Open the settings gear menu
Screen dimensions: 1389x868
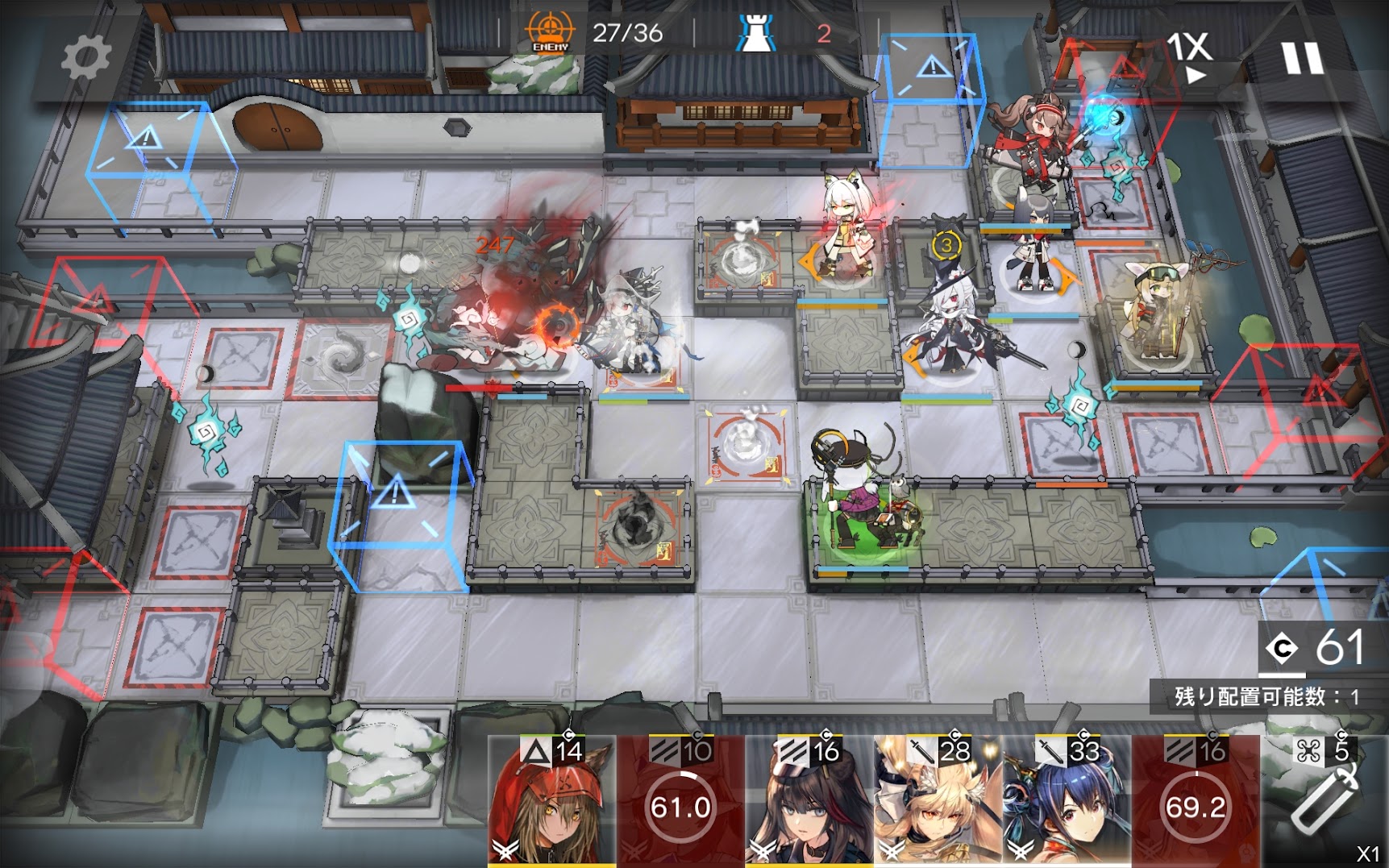click(x=85, y=58)
